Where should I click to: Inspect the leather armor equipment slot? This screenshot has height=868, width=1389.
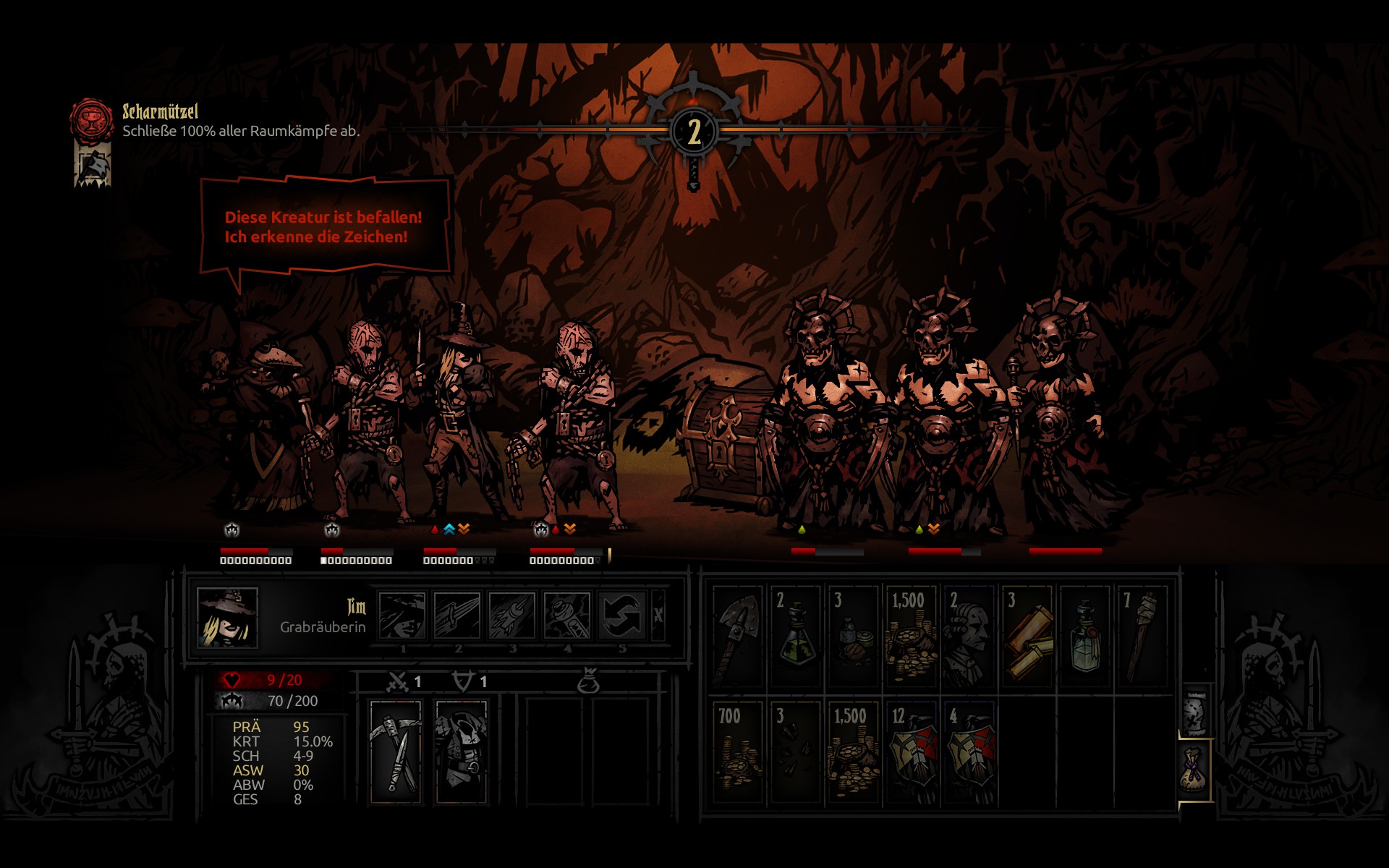tap(461, 751)
